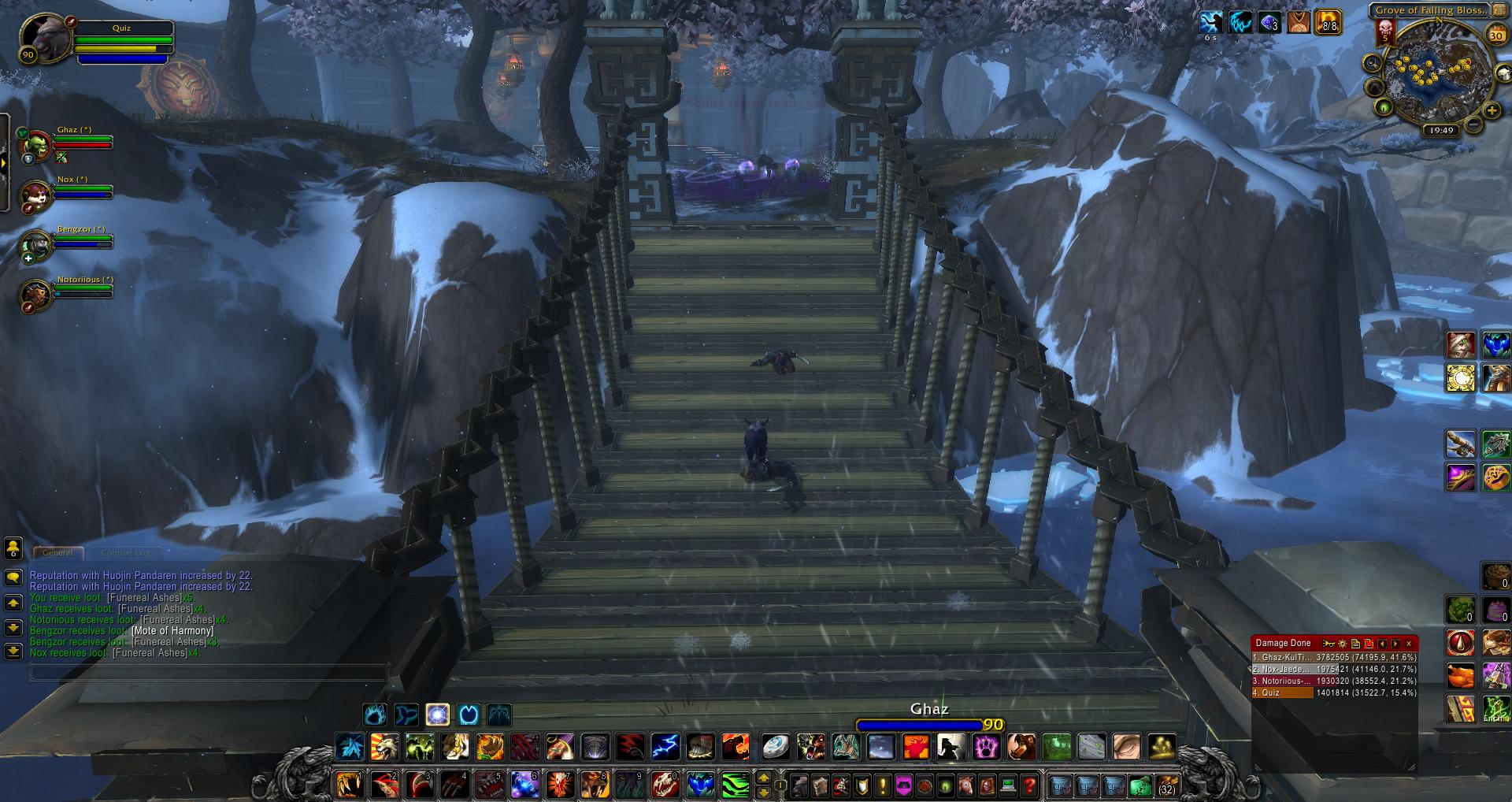This screenshot has height=802, width=1512.
Task: Open the backpack showing 32 free slots
Action: pyautogui.click(x=1167, y=785)
